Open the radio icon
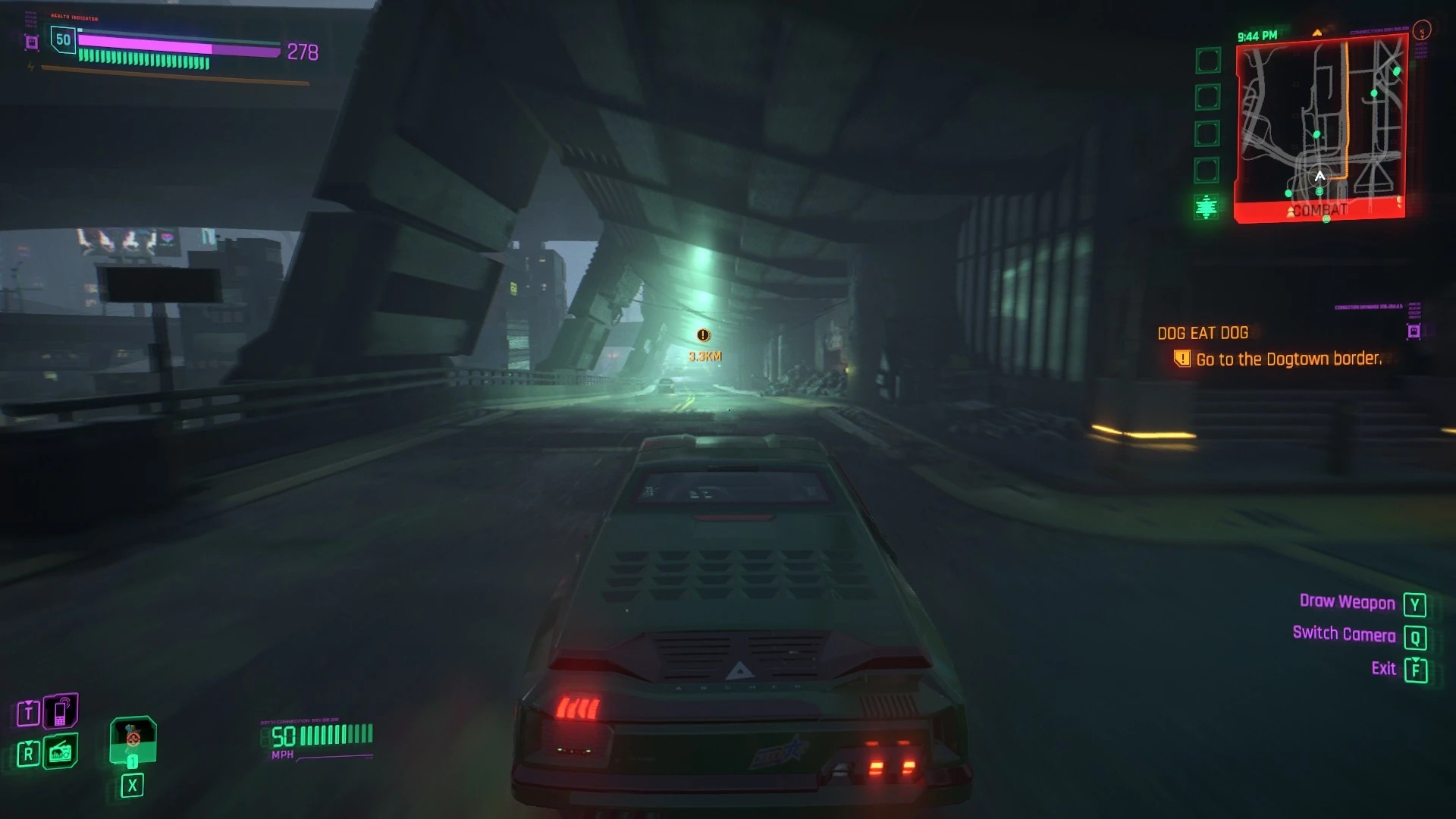This screenshot has height=819, width=1456. click(61, 752)
